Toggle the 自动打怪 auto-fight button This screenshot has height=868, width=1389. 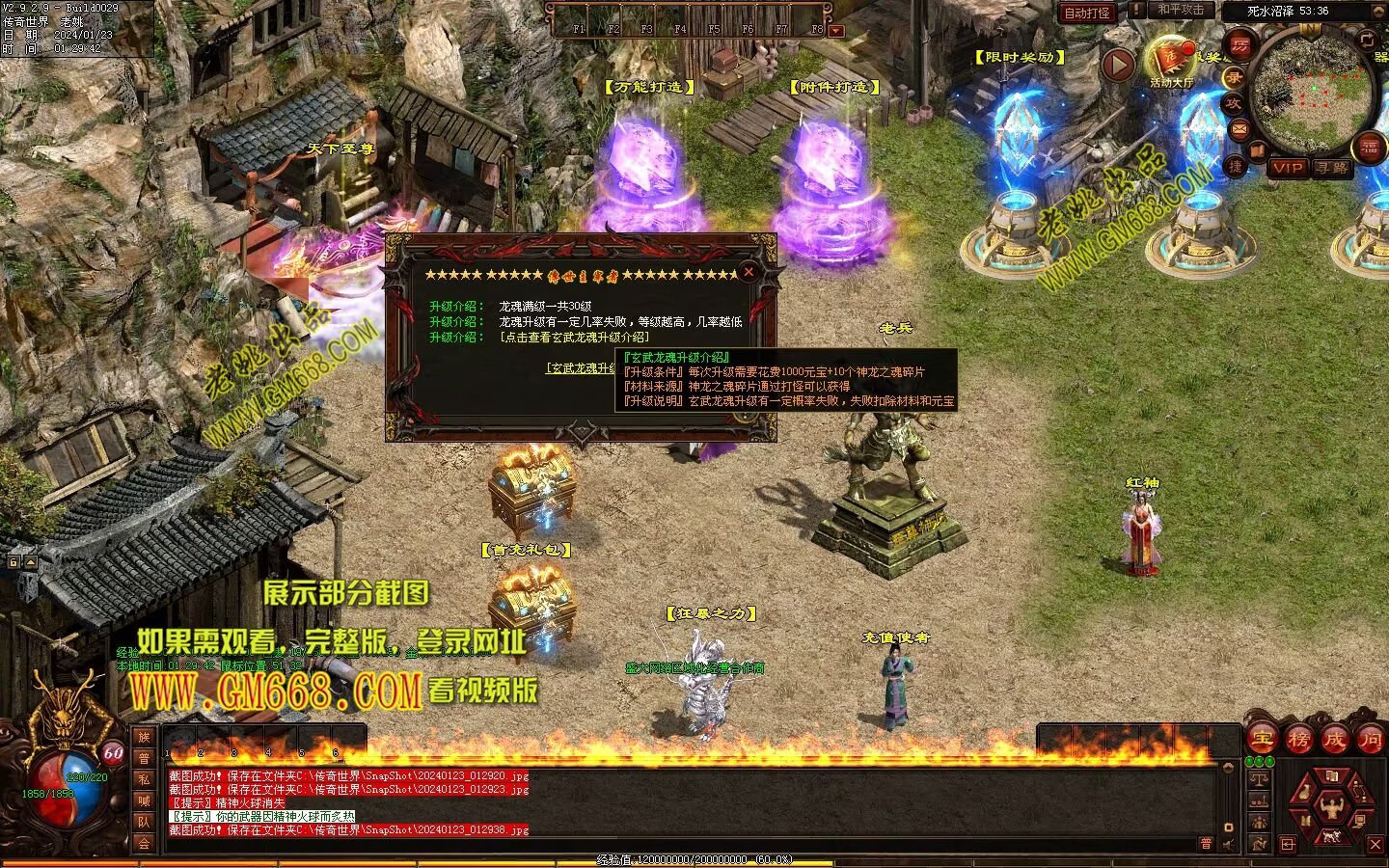click(x=1087, y=13)
